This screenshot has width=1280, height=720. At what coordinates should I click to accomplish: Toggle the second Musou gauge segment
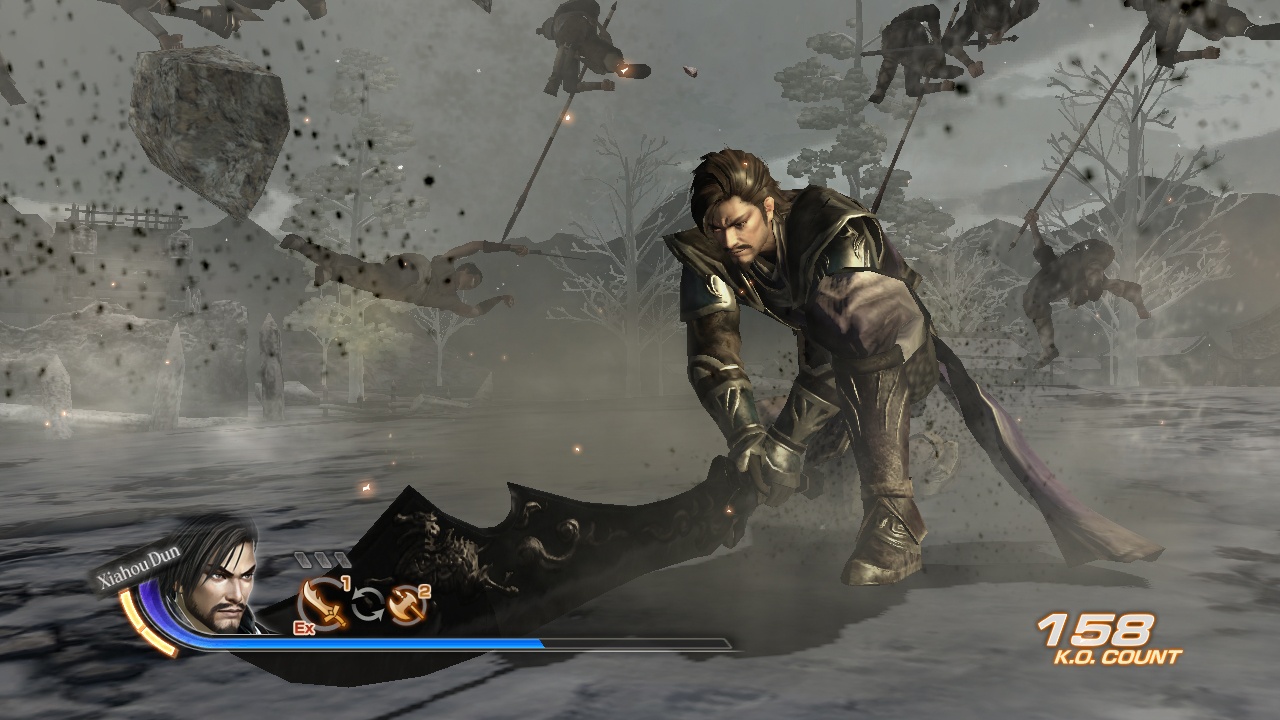[x=324, y=560]
